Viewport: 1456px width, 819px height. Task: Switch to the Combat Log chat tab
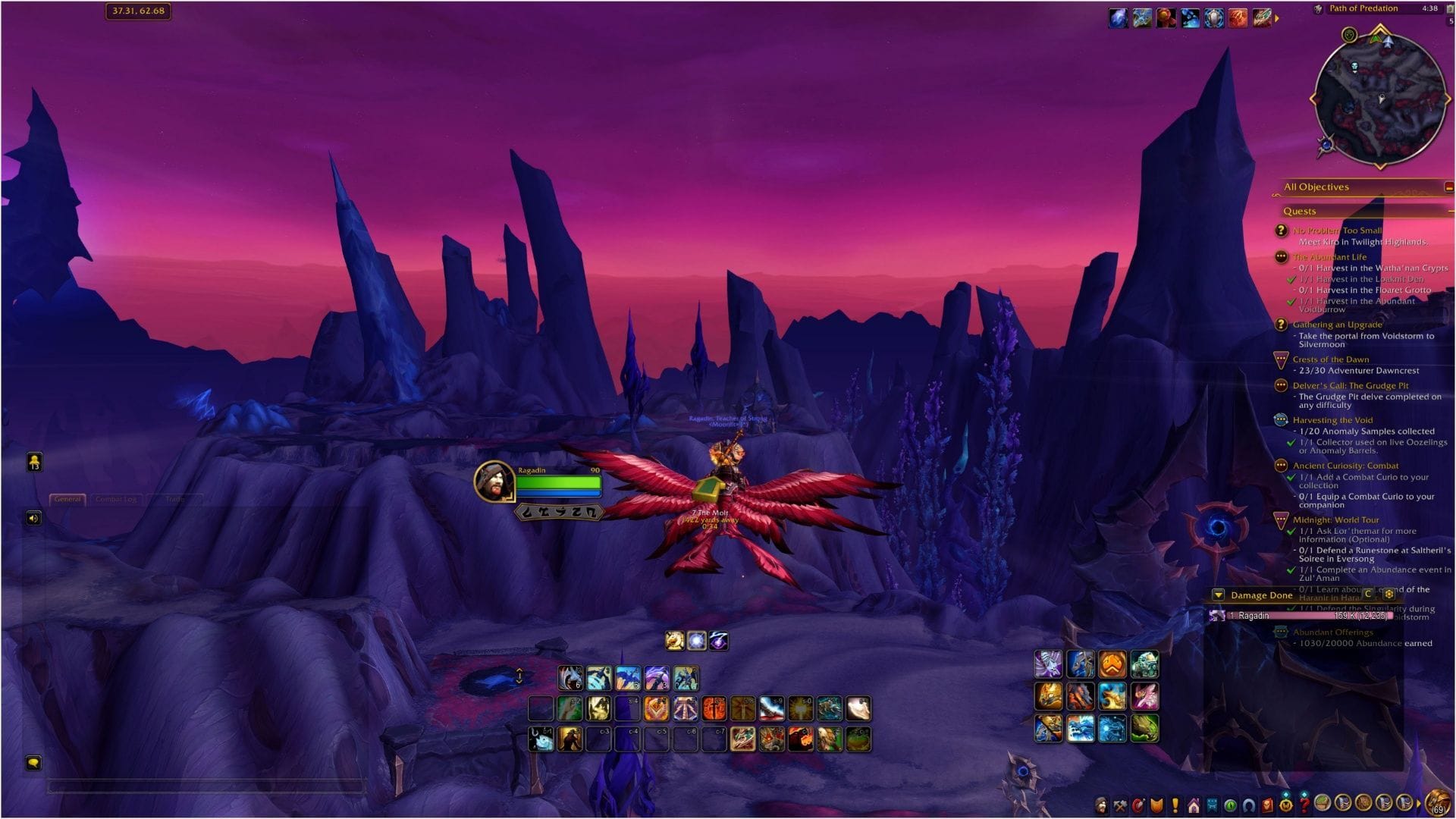(x=115, y=499)
